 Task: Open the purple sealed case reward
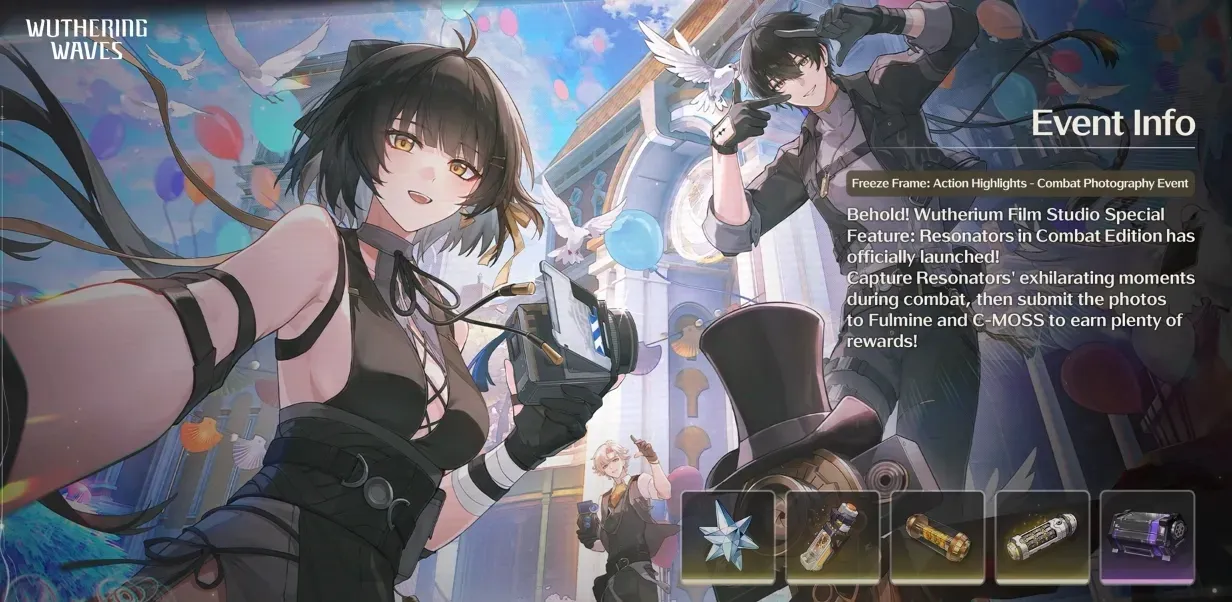tap(1147, 537)
